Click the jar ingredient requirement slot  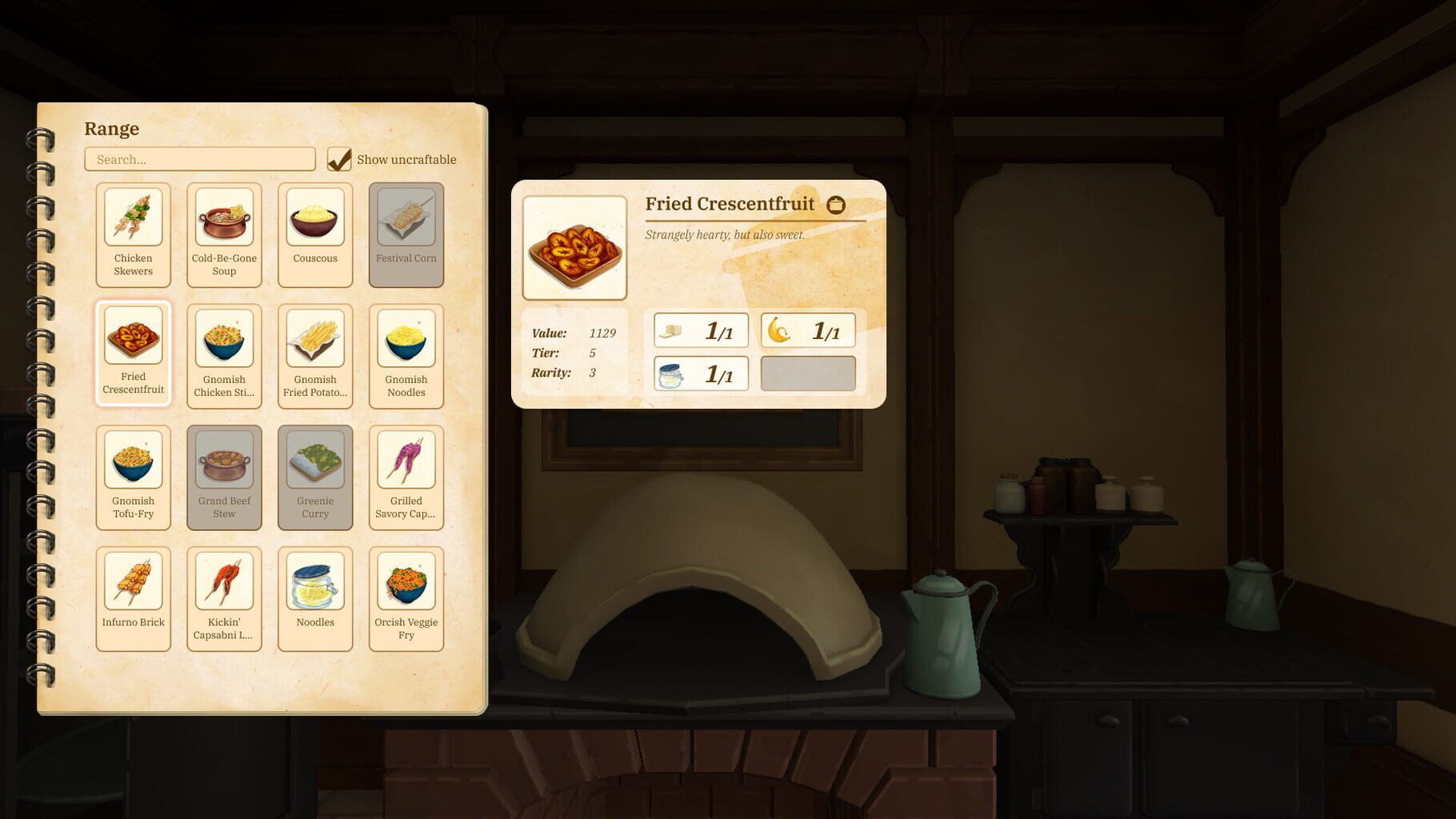point(699,373)
